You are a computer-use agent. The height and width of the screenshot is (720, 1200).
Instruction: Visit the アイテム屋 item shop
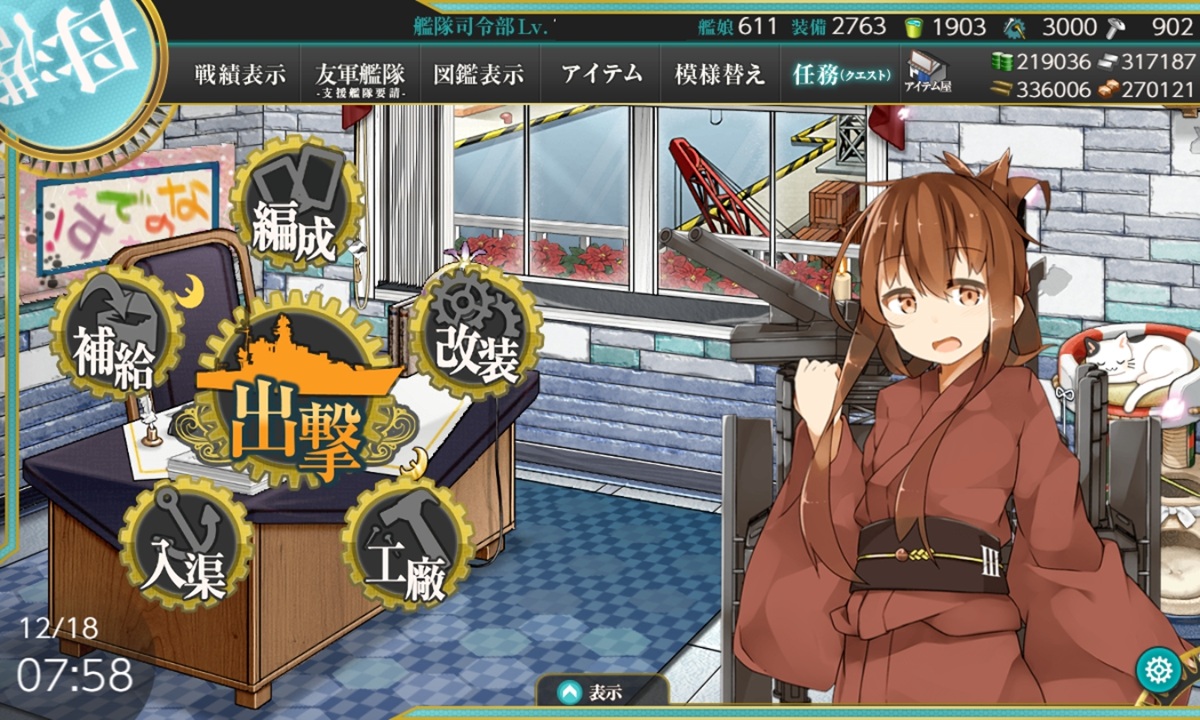[x=929, y=72]
